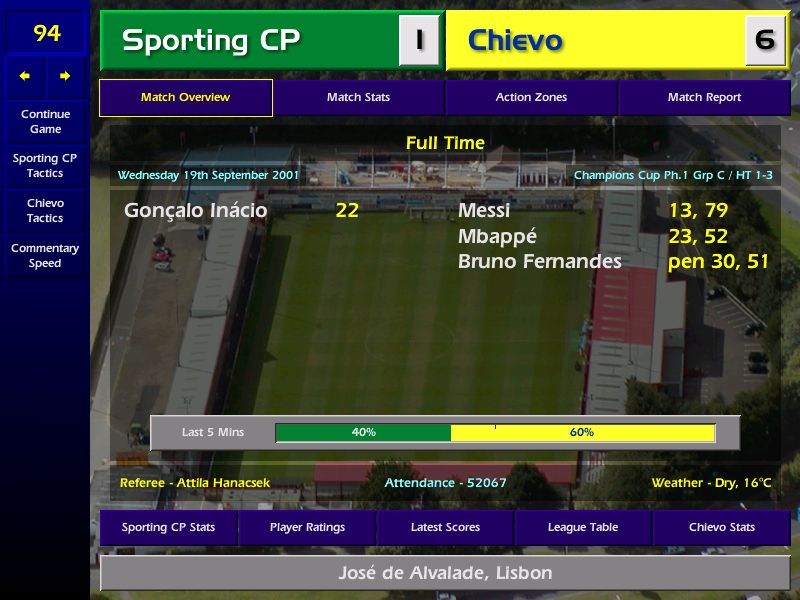Click scorer Gonçalo Inácio's name
Image resolution: width=800 pixels, height=600 pixels.
tap(196, 211)
